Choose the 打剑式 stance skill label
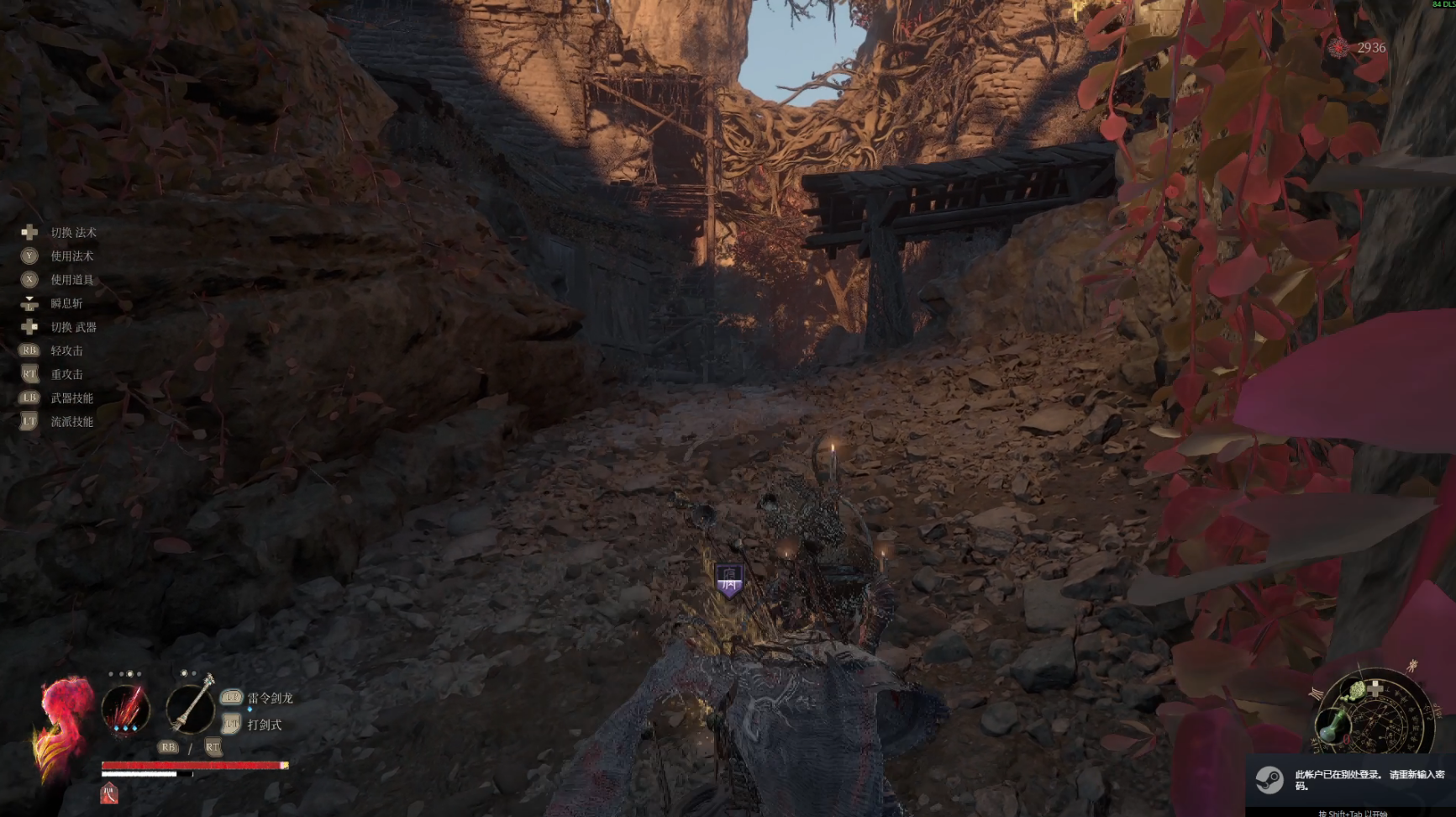This screenshot has width=1456, height=817. click(x=265, y=725)
